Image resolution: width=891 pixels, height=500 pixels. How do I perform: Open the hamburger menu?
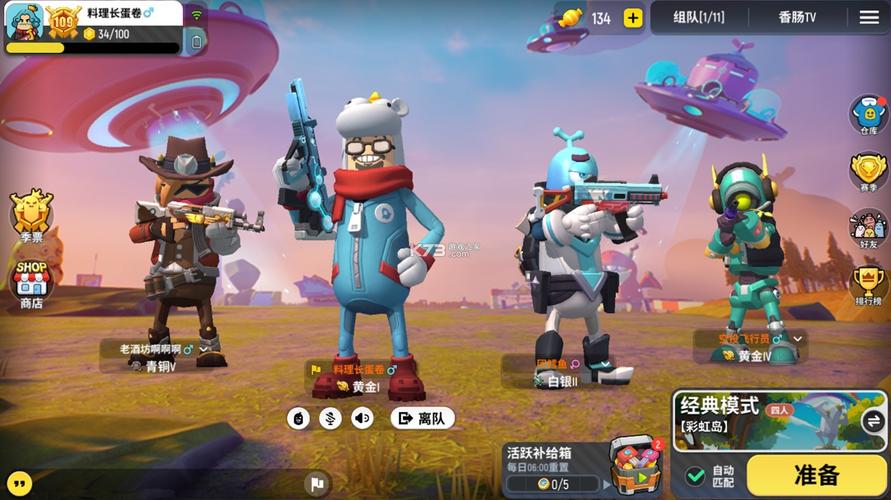(x=869, y=18)
